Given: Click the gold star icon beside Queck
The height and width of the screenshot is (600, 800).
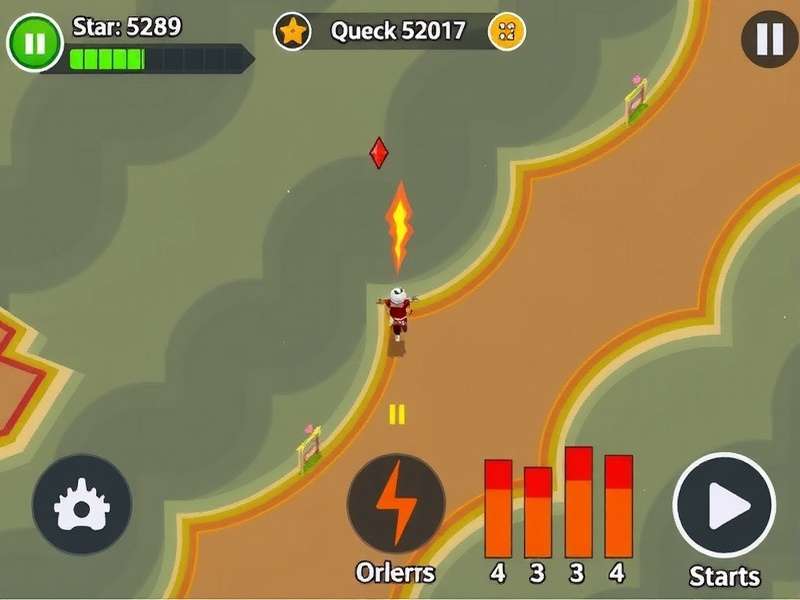Looking at the screenshot, I should tap(293, 31).
